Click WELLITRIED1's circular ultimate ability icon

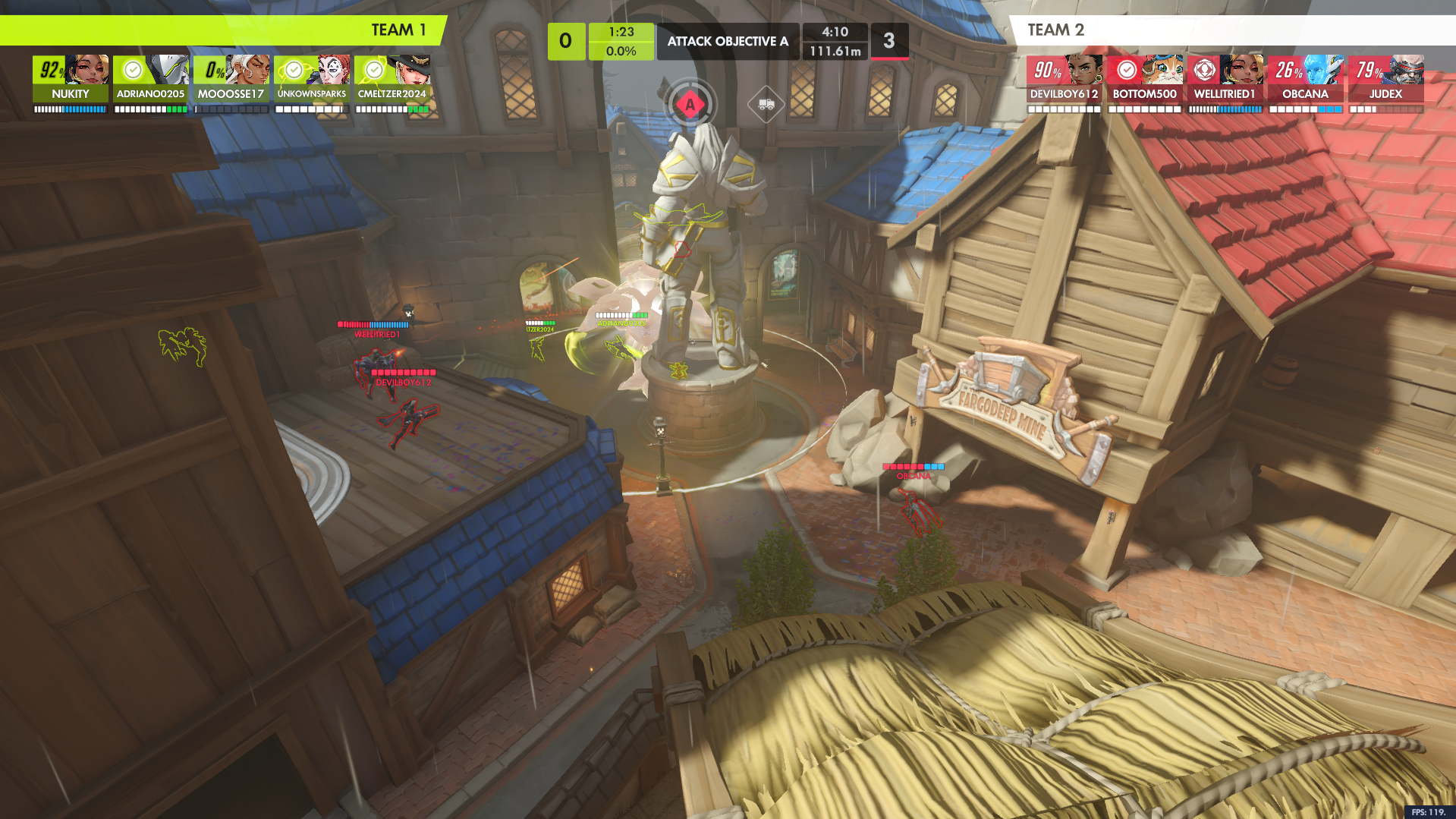pos(1205,70)
